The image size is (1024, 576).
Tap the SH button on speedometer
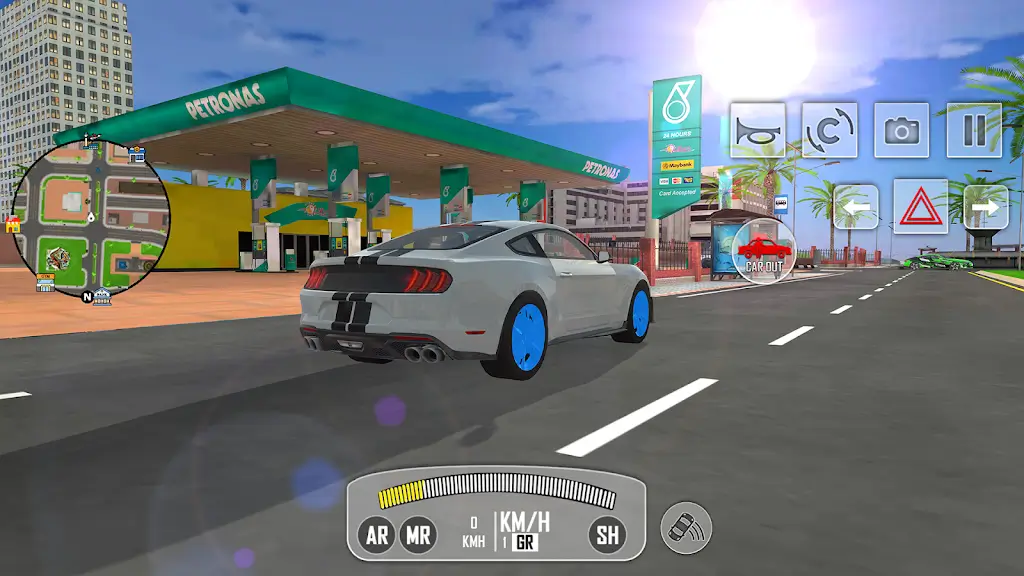pos(607,535)
